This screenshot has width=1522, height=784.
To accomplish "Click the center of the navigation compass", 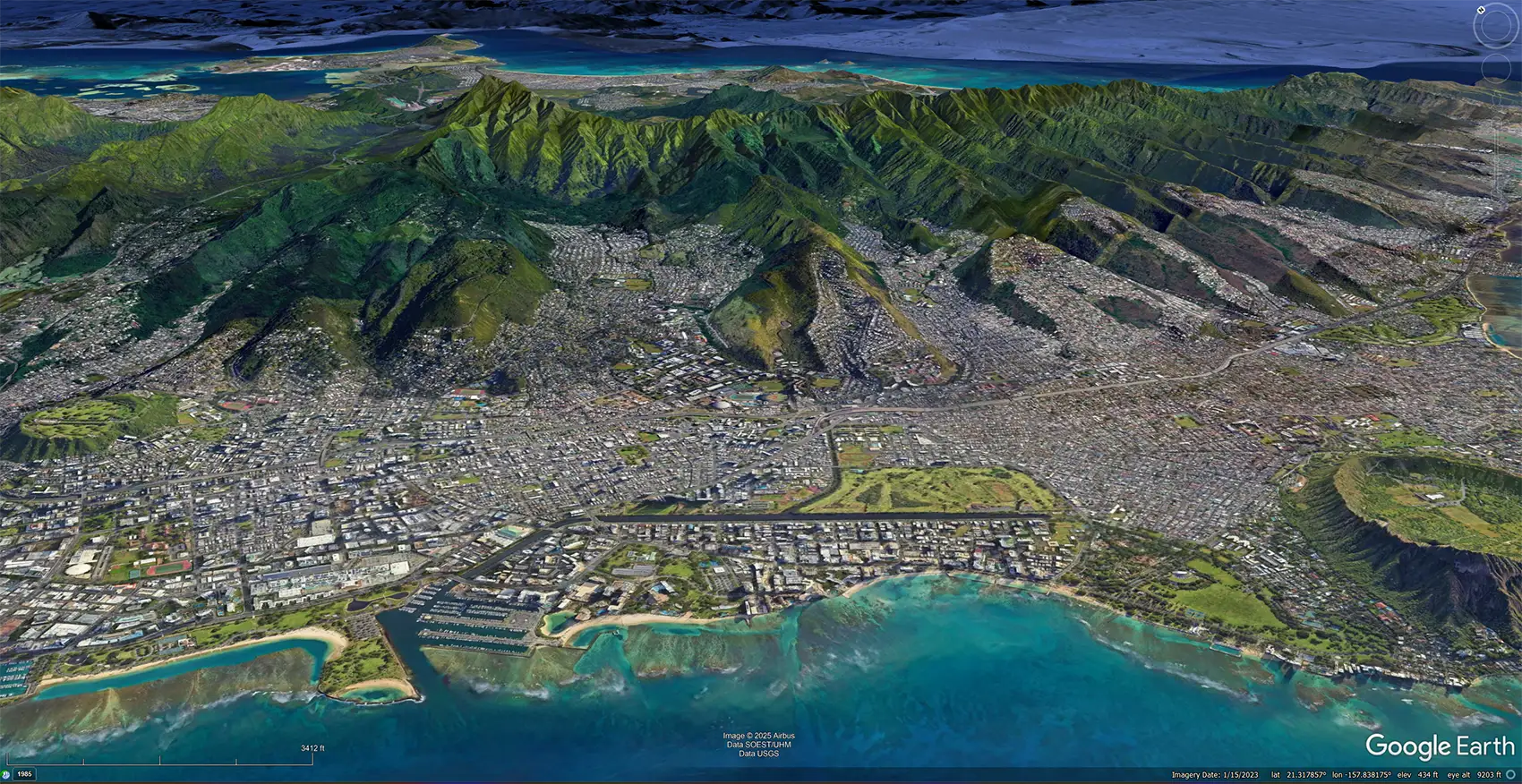I will (1497, 26).
